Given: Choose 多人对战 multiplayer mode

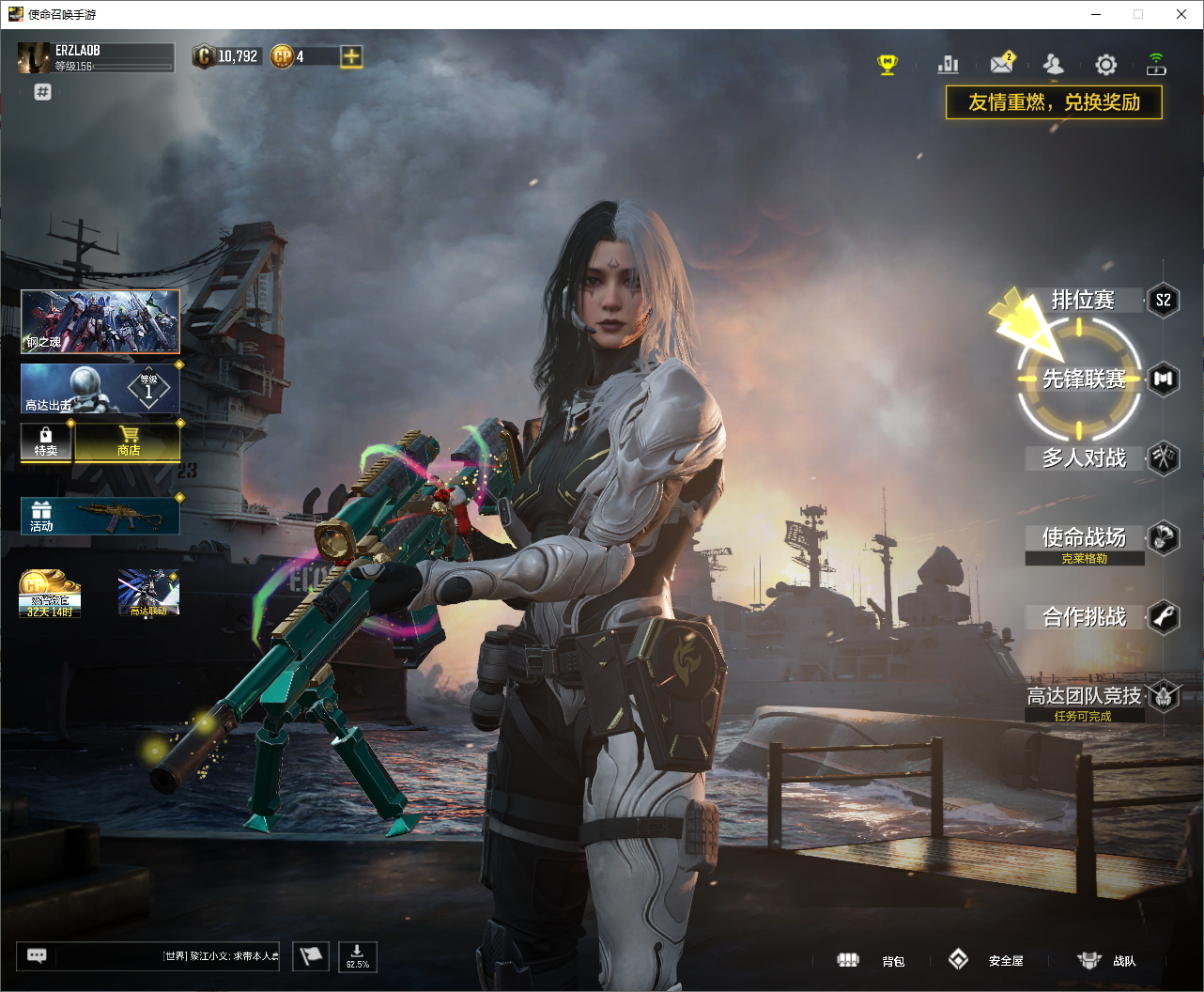Looking at the screenshot, I should [x=1084, y=458].
